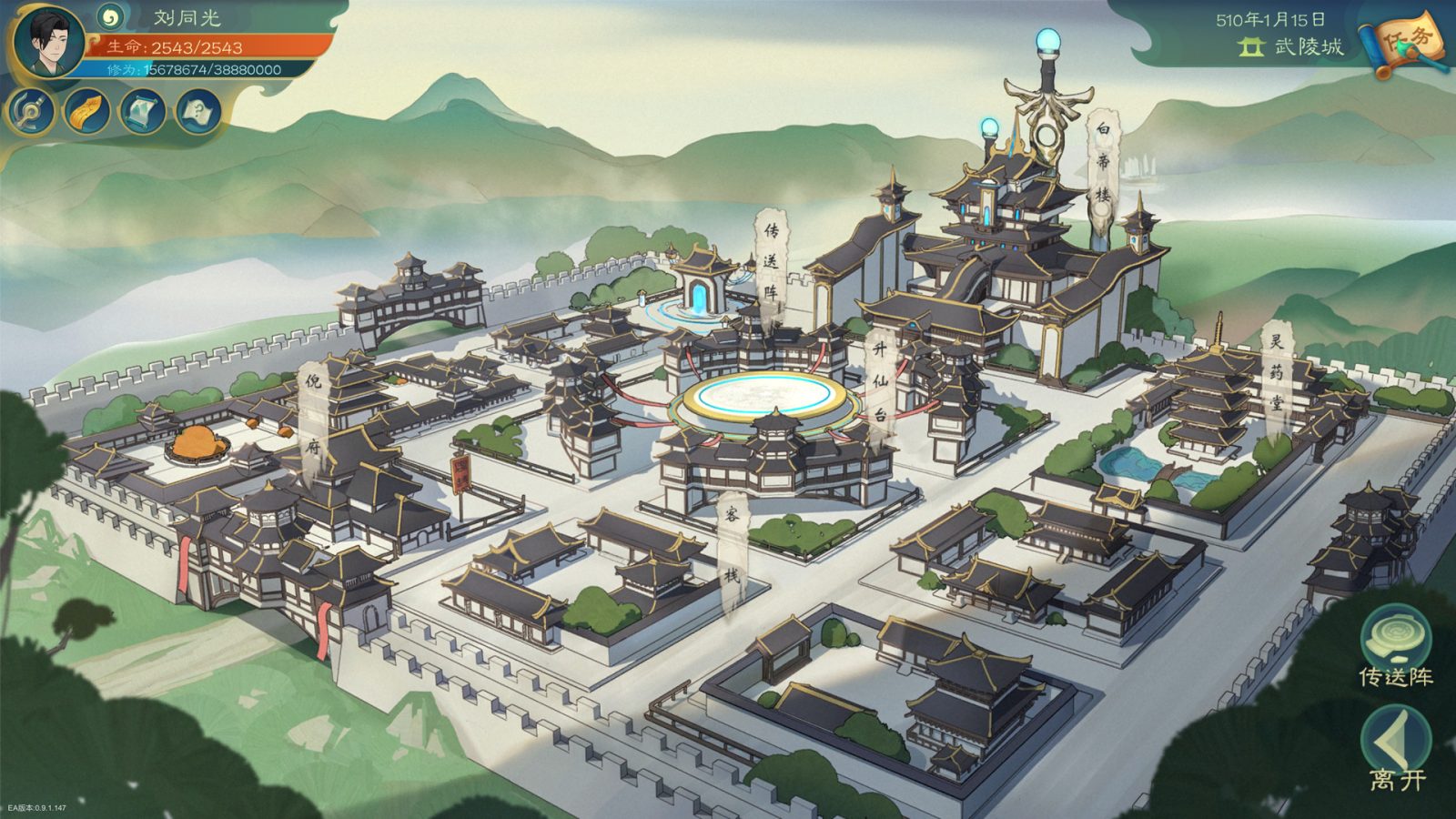This screenshot has width=1456, height=819.
Task: Click the glowing circular fountain plaza
Action: [x=764, y=398]
